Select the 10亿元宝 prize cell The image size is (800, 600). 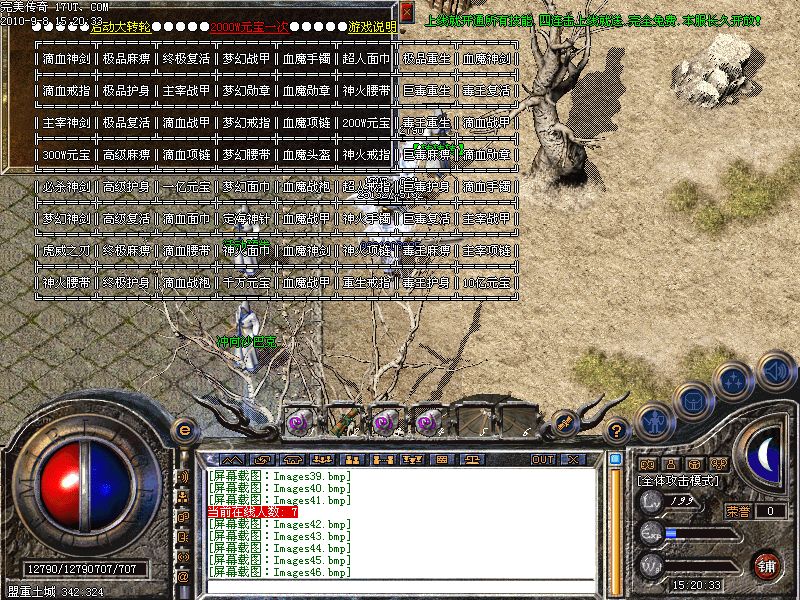(487, 283)
